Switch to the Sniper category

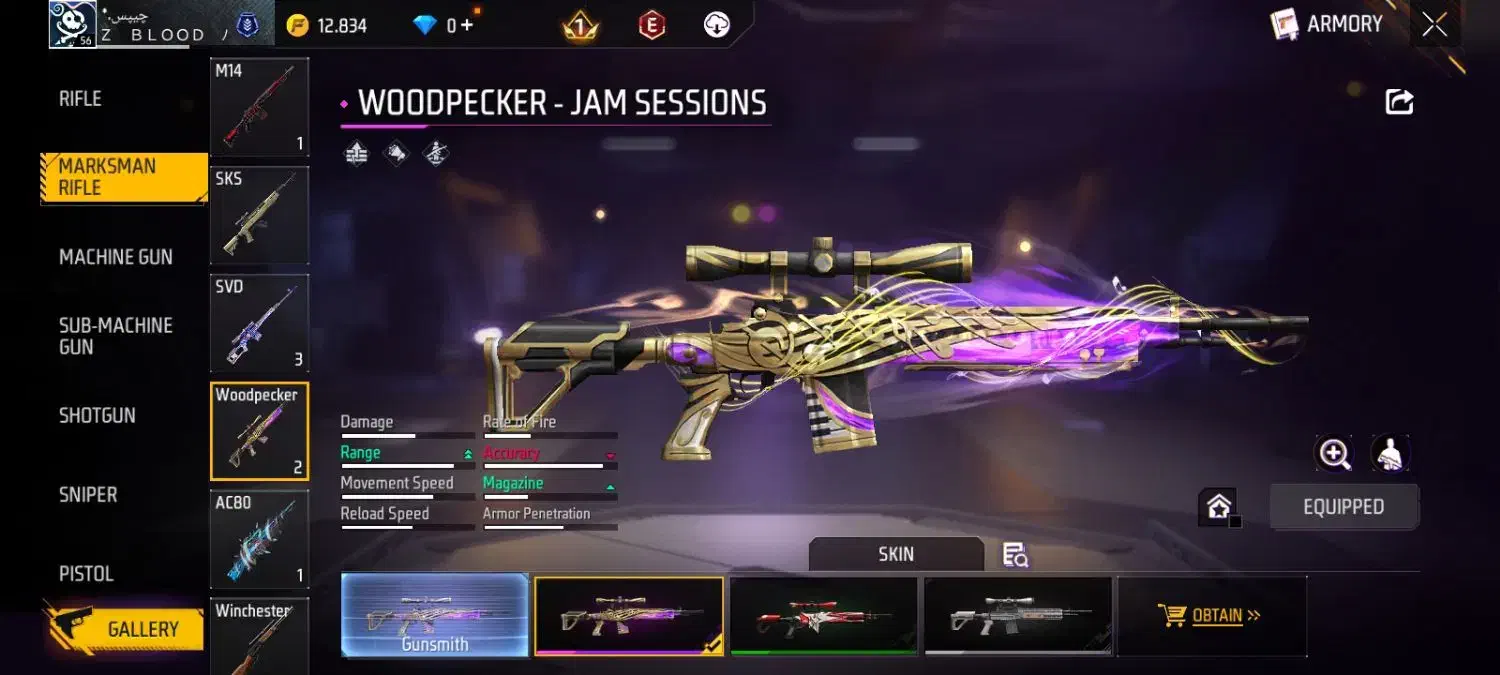pos(88,494)
